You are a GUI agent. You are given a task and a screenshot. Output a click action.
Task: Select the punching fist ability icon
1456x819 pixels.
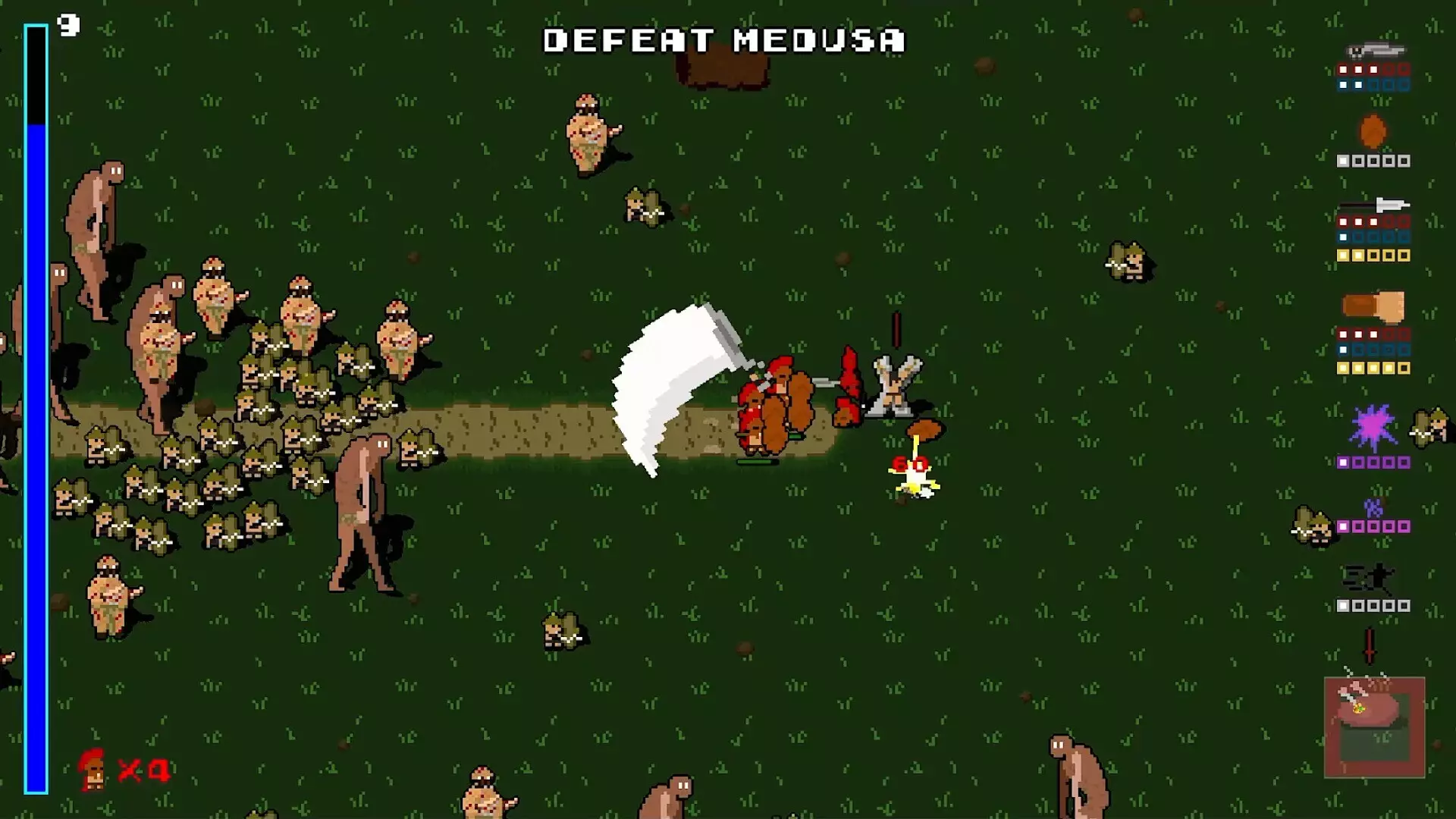[1373, 306]
